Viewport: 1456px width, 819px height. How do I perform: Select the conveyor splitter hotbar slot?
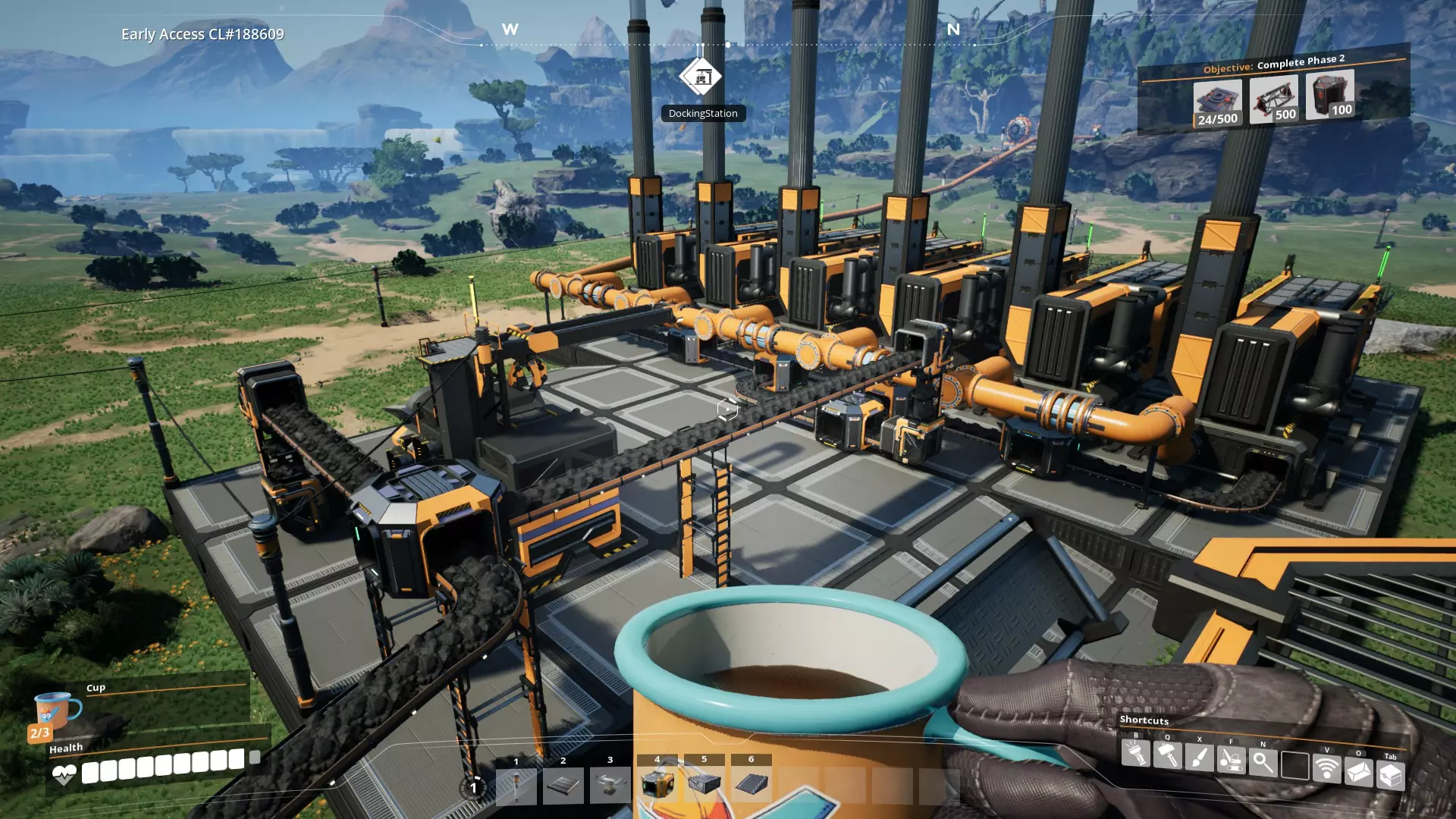[610, 785]
